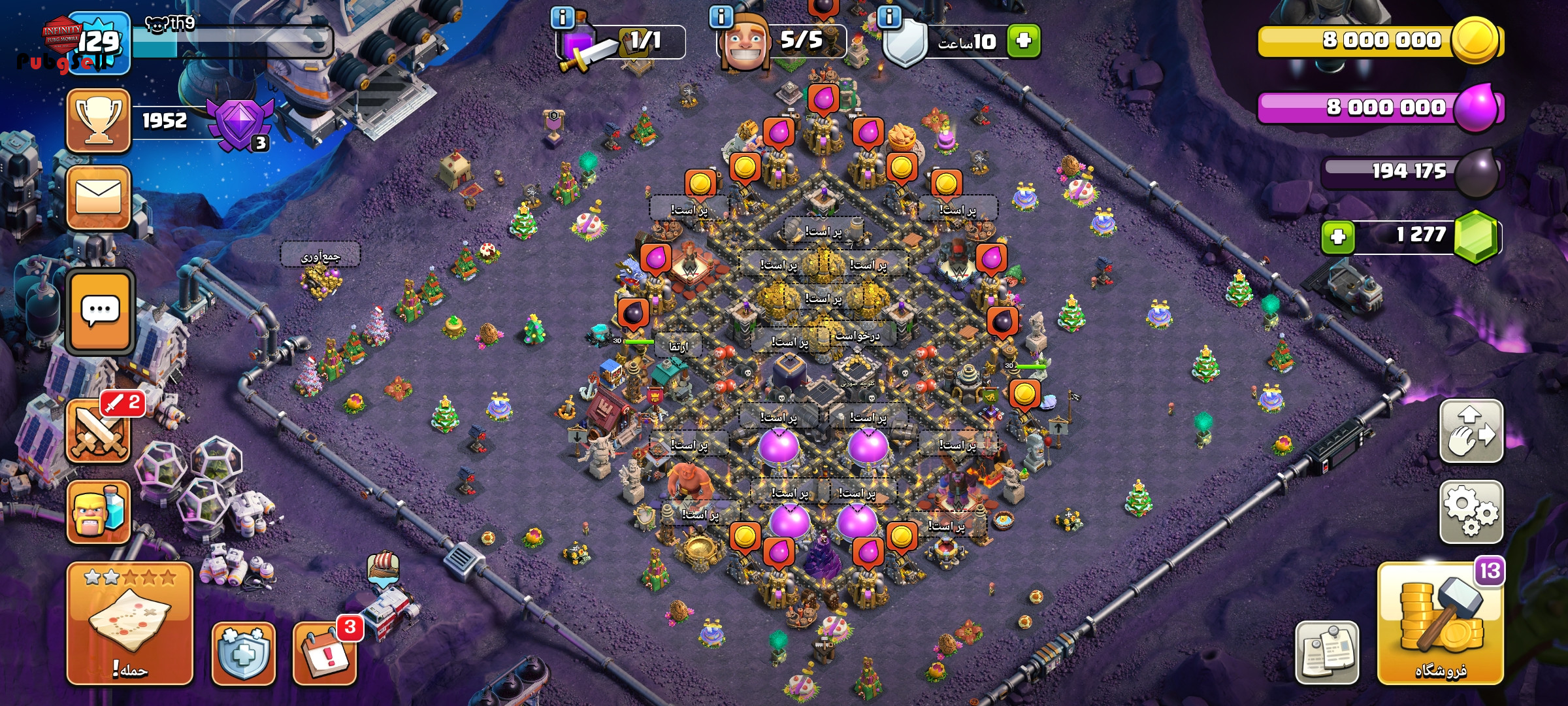Open the gear Settings menu
Viewport: 1568px width, 706px height.
1471,512
